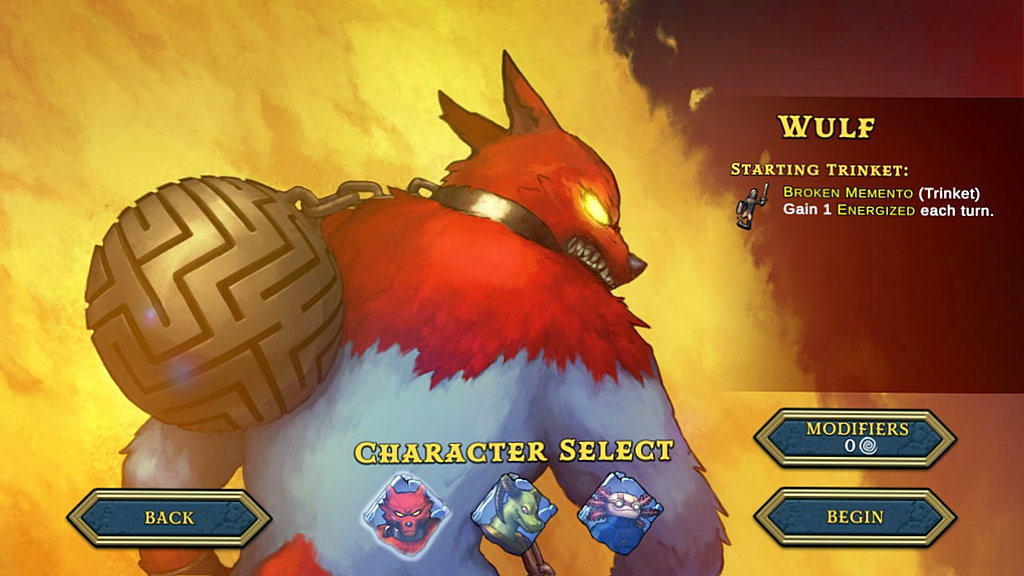Open the Modifiers menu
This screenshot has width=1024, height=576.
(855, 437)
